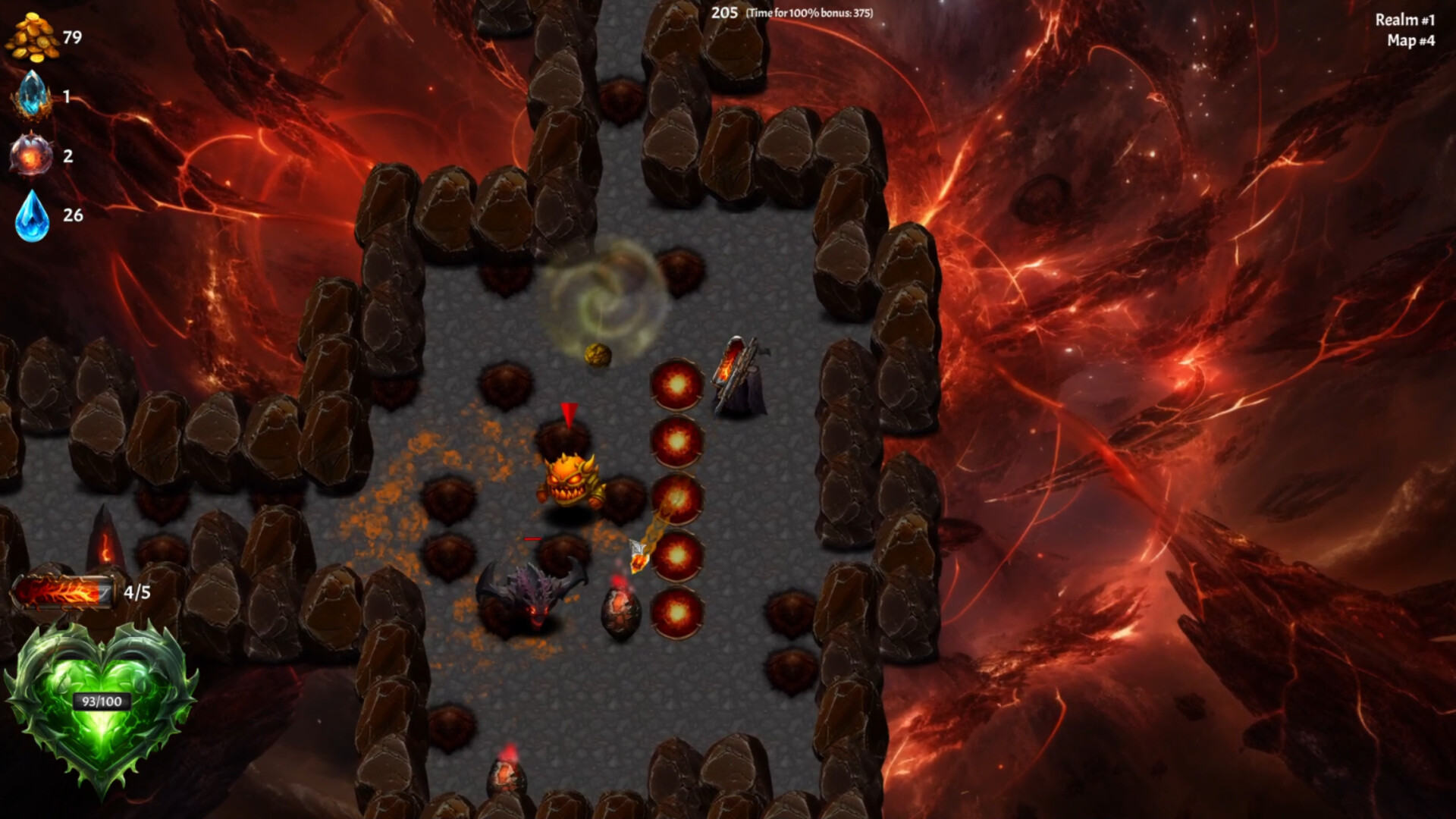1456x819 pixels.
Task: Click the egg at the bottom of the map
Action: click(x=507, y=773)
